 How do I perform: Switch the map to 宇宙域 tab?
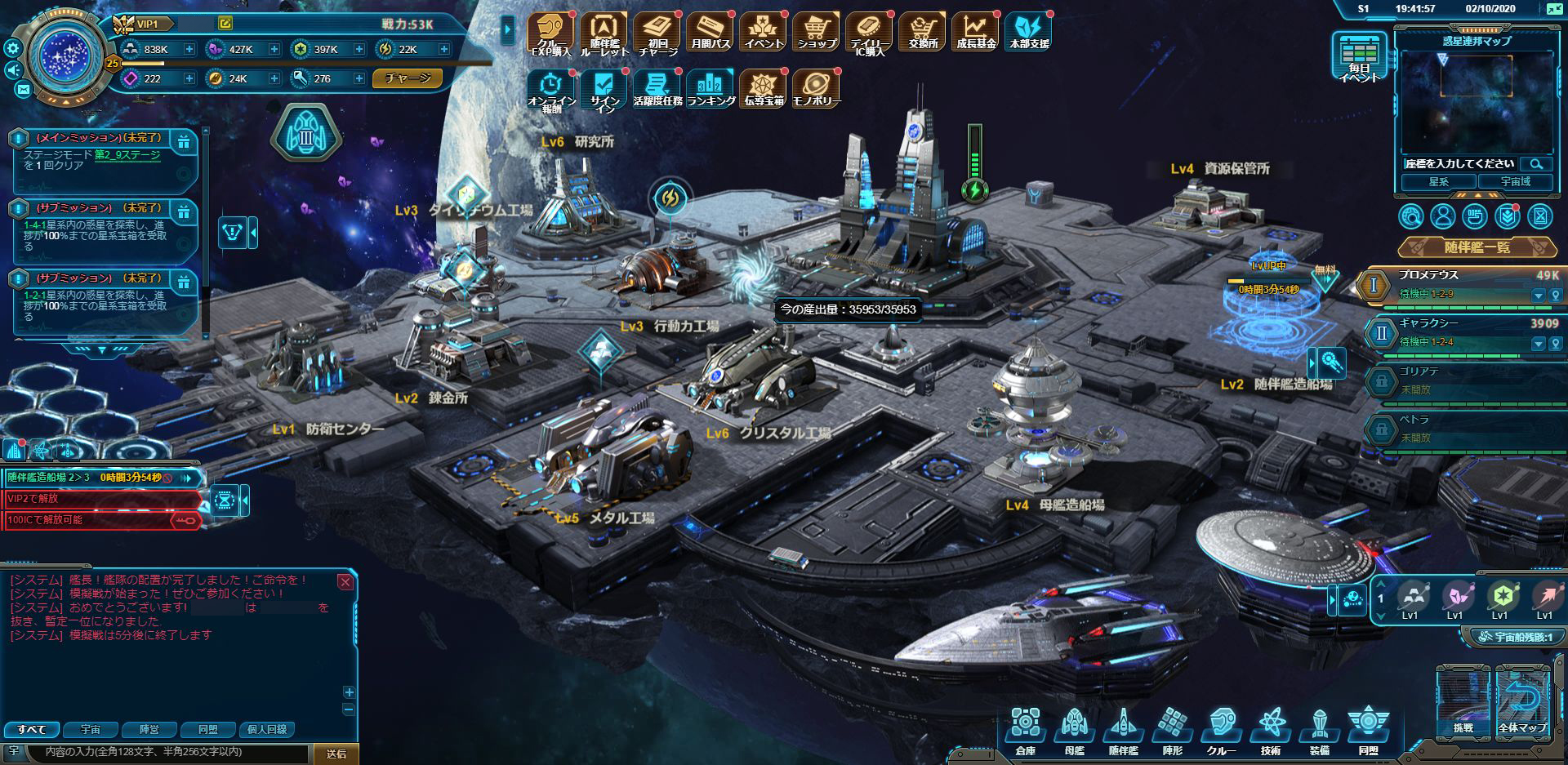click(x=1515, y=182)
